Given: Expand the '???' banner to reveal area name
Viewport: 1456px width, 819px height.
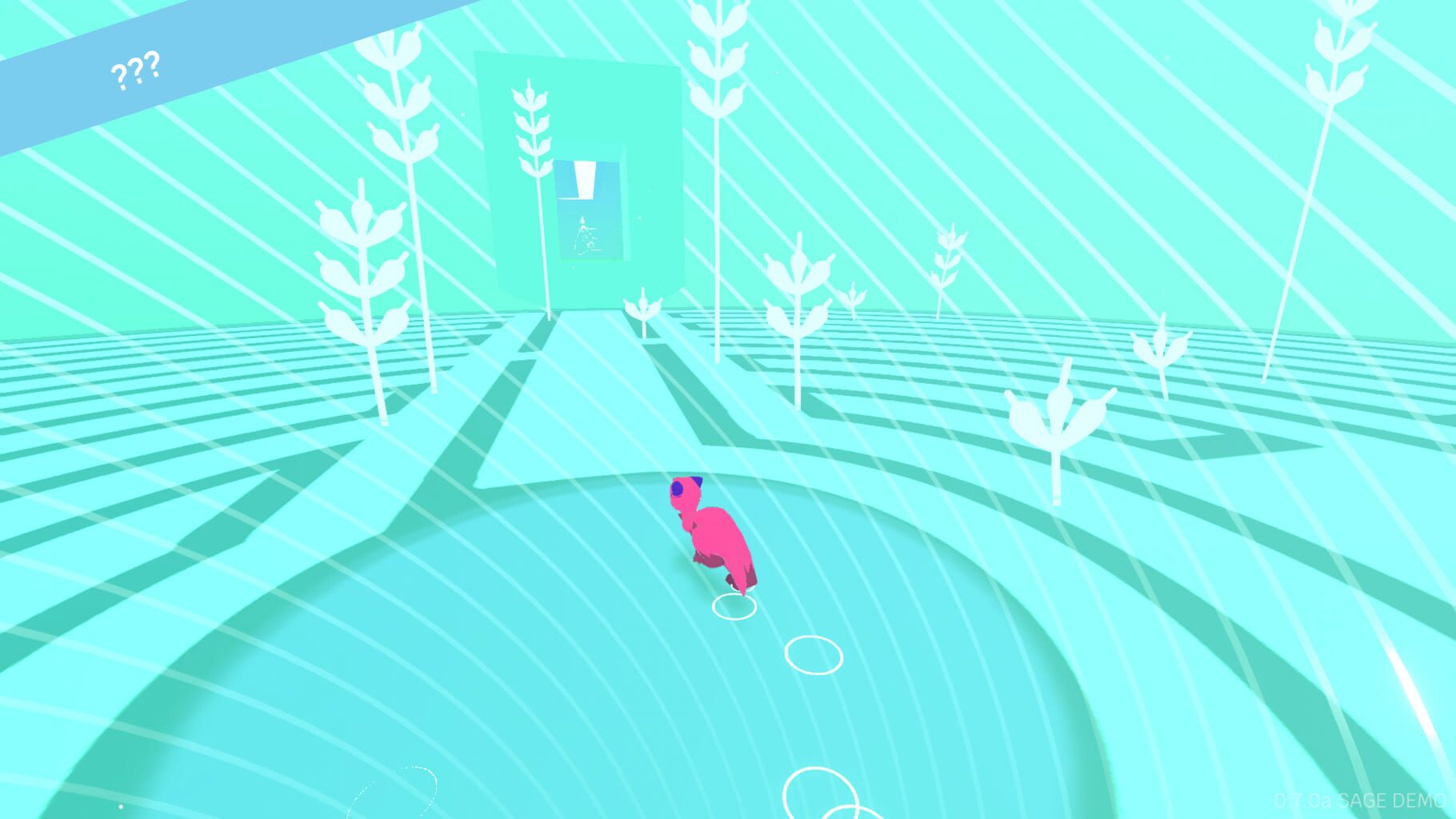Looking at the screenshot, I should tap(136, 72).
